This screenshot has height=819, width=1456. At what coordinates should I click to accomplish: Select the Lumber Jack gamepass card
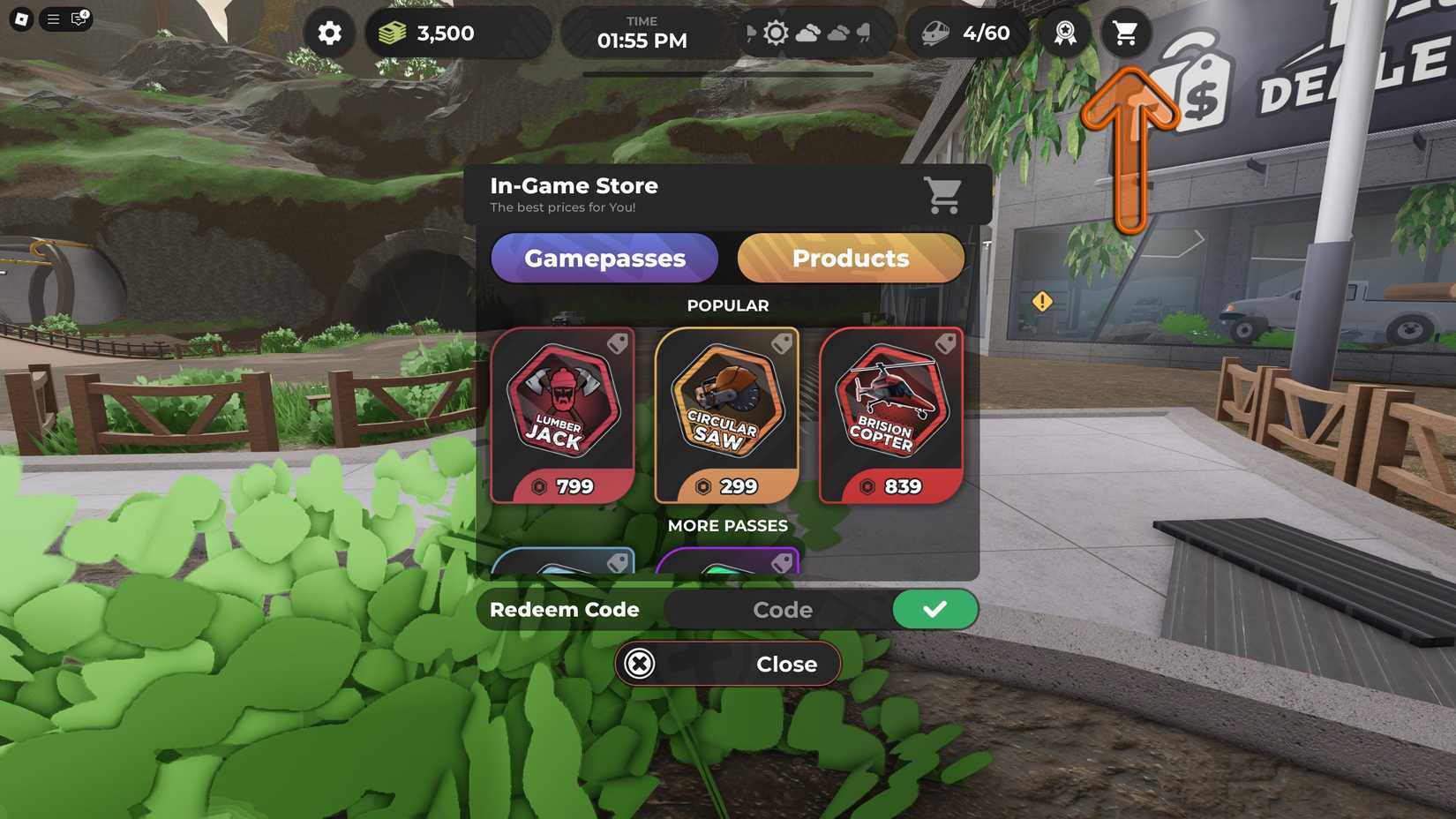[563, 415]
